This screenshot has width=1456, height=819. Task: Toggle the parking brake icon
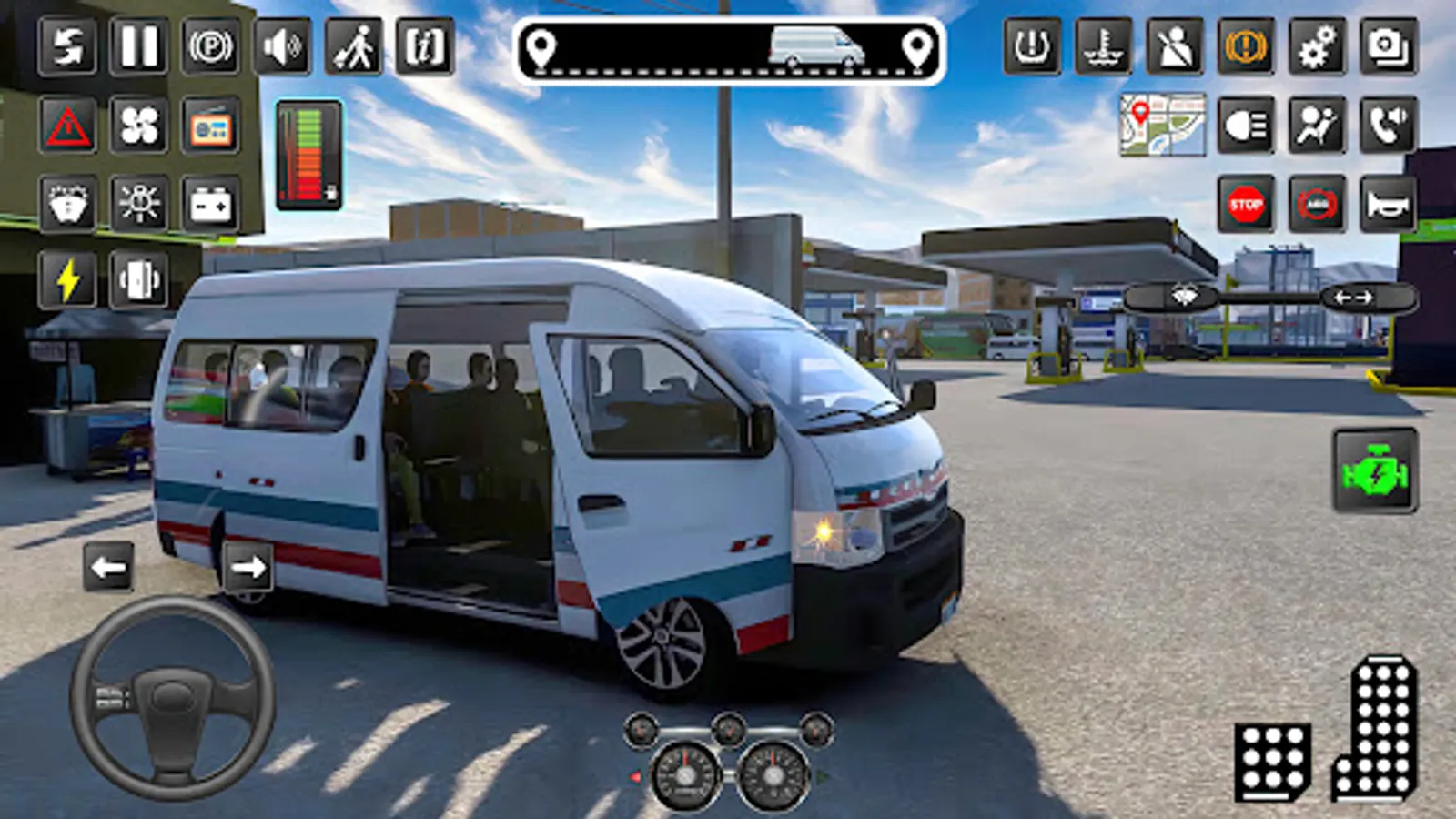[210, 46]
